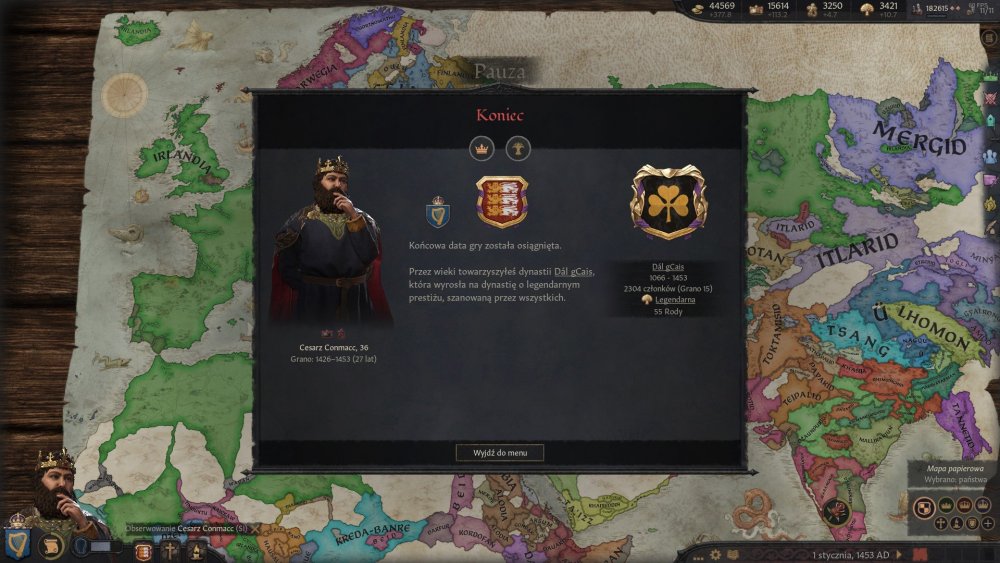1000x563 pixels.
Task: Open the crown icon at the dialog top
Action: click(483, 149)
